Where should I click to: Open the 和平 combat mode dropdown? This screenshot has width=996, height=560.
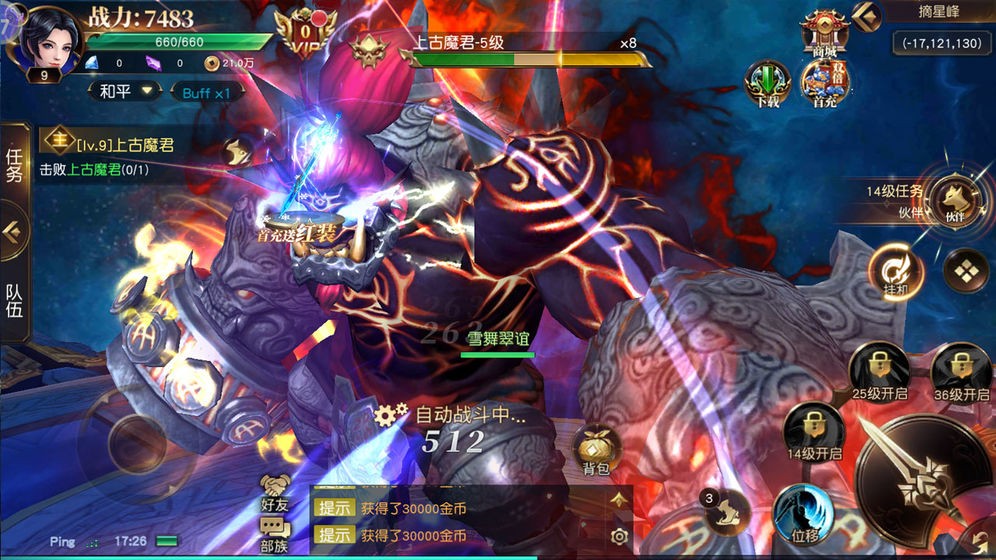click(x=126, y=91)
